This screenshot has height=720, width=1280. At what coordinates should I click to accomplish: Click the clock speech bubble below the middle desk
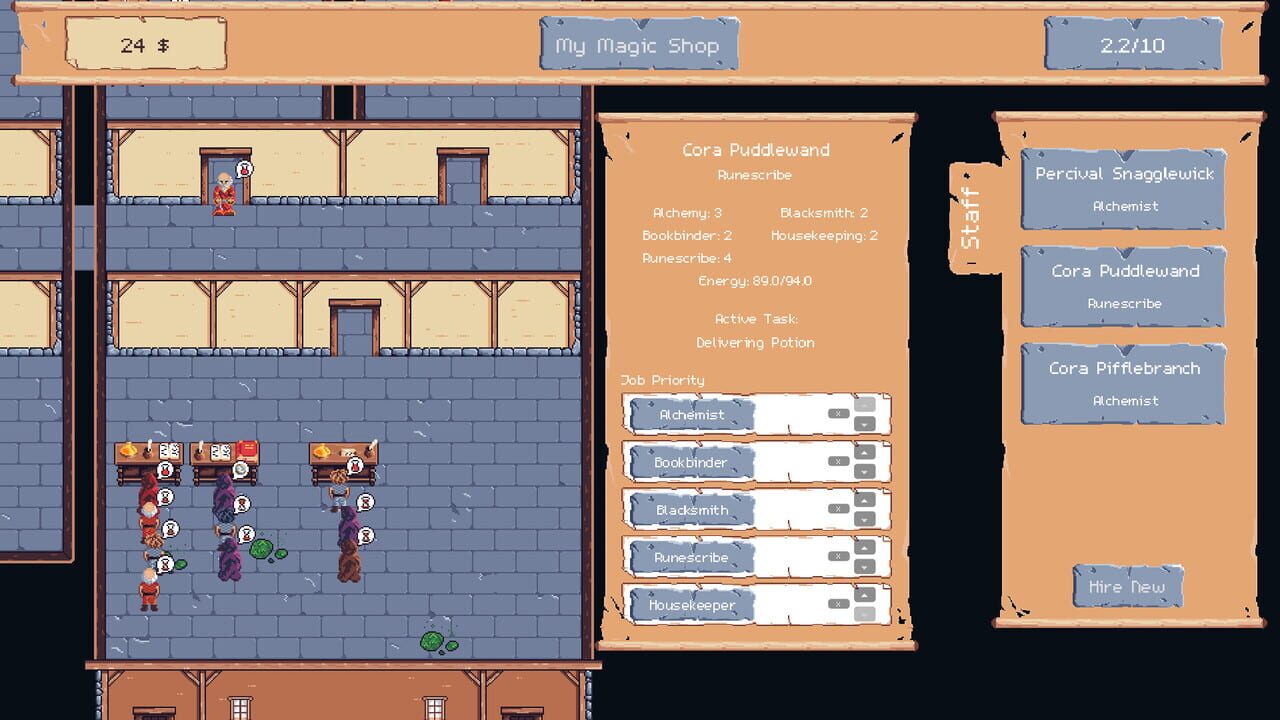click(x=240, y=470)
